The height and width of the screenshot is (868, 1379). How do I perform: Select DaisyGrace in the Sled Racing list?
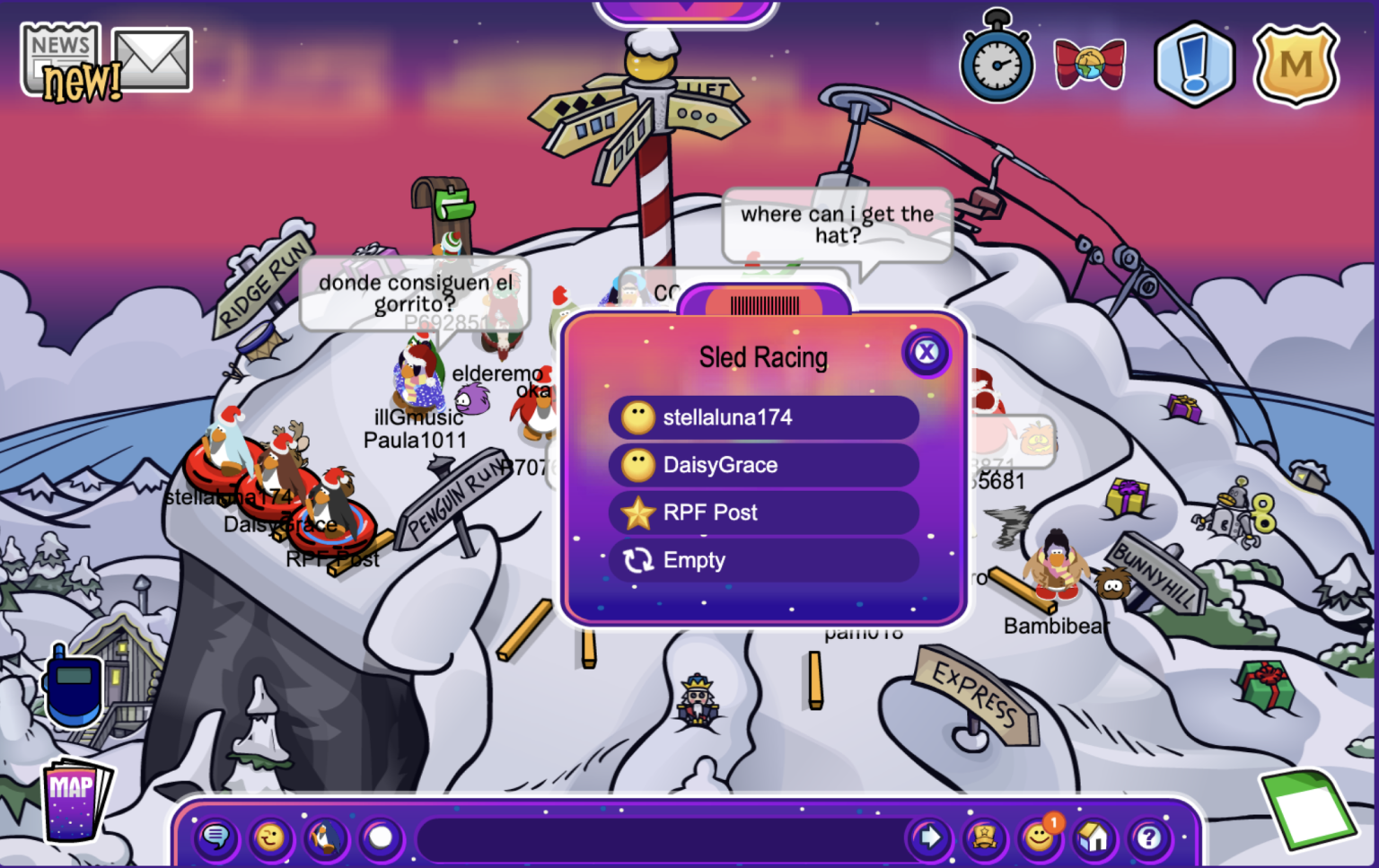pos(762,465)
